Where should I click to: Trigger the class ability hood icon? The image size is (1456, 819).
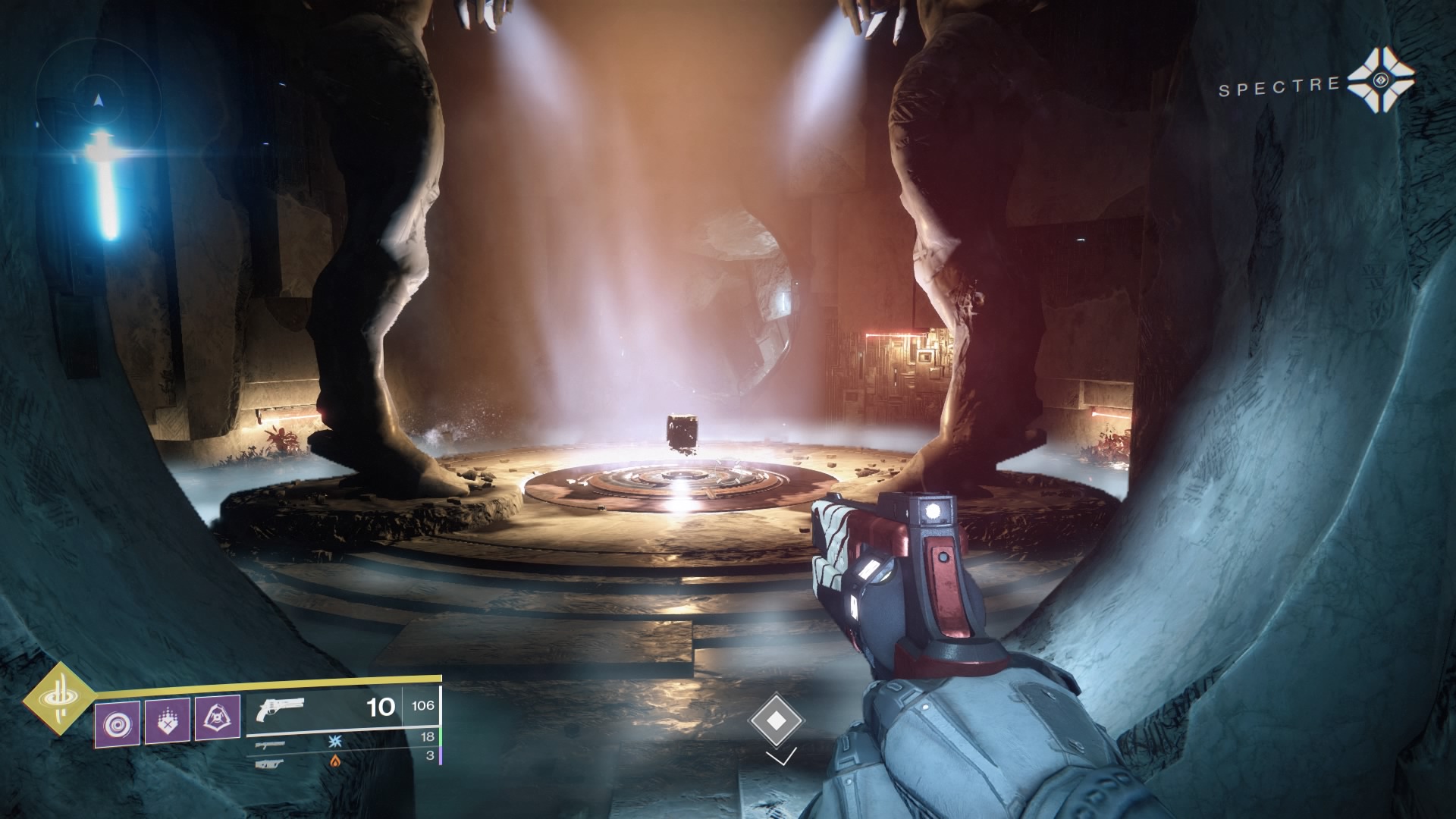point(218,718)
